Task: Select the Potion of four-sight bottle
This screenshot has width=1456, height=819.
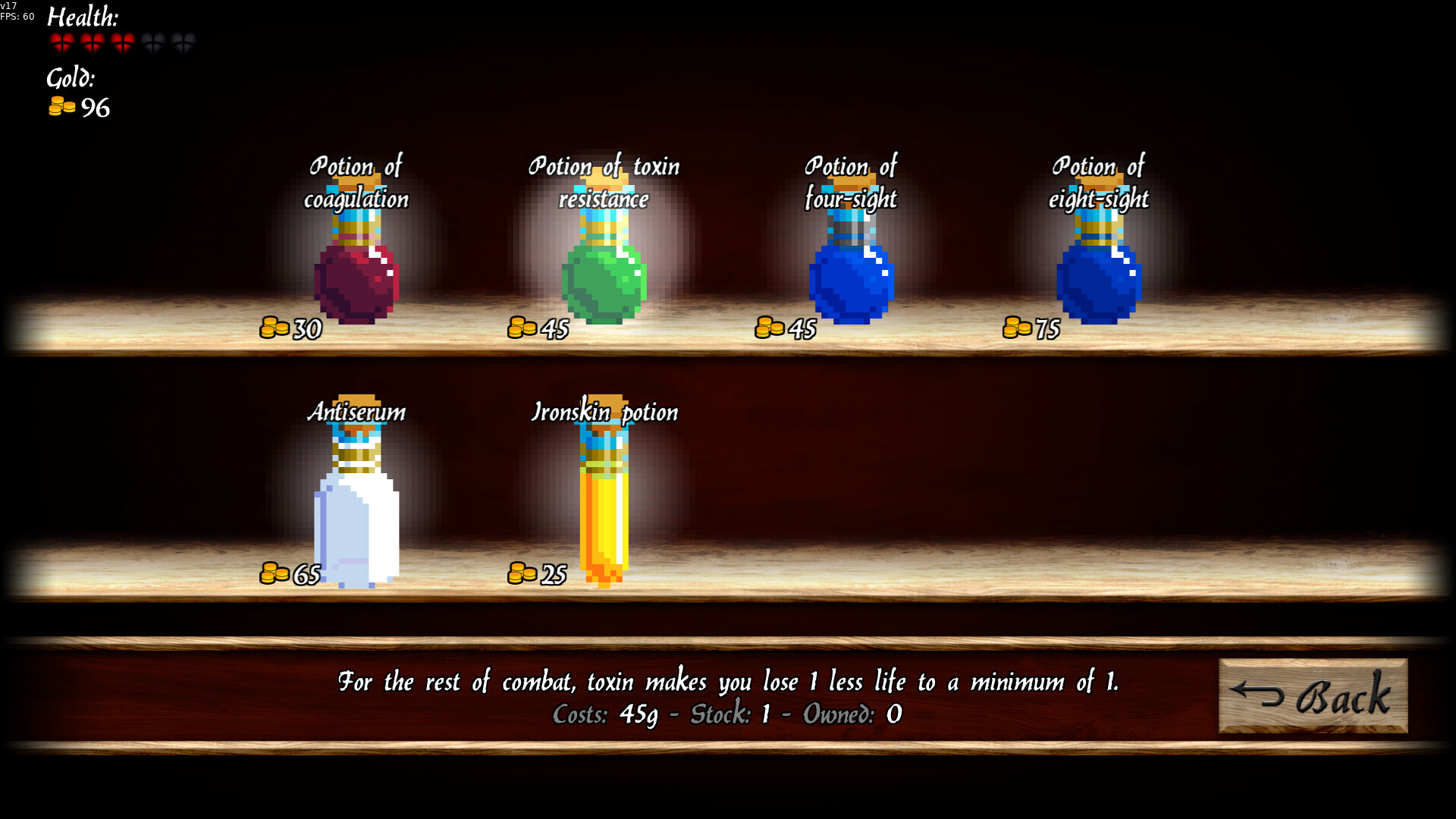Action: click(849, 281)
